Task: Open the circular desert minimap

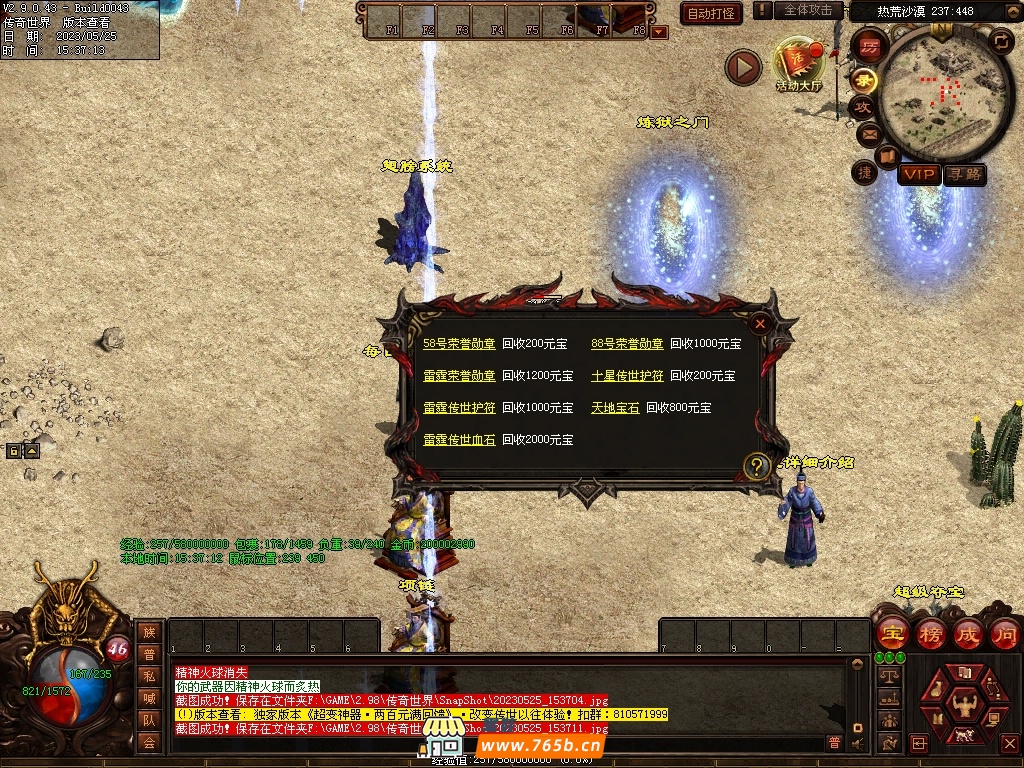Action: [931, 91]
